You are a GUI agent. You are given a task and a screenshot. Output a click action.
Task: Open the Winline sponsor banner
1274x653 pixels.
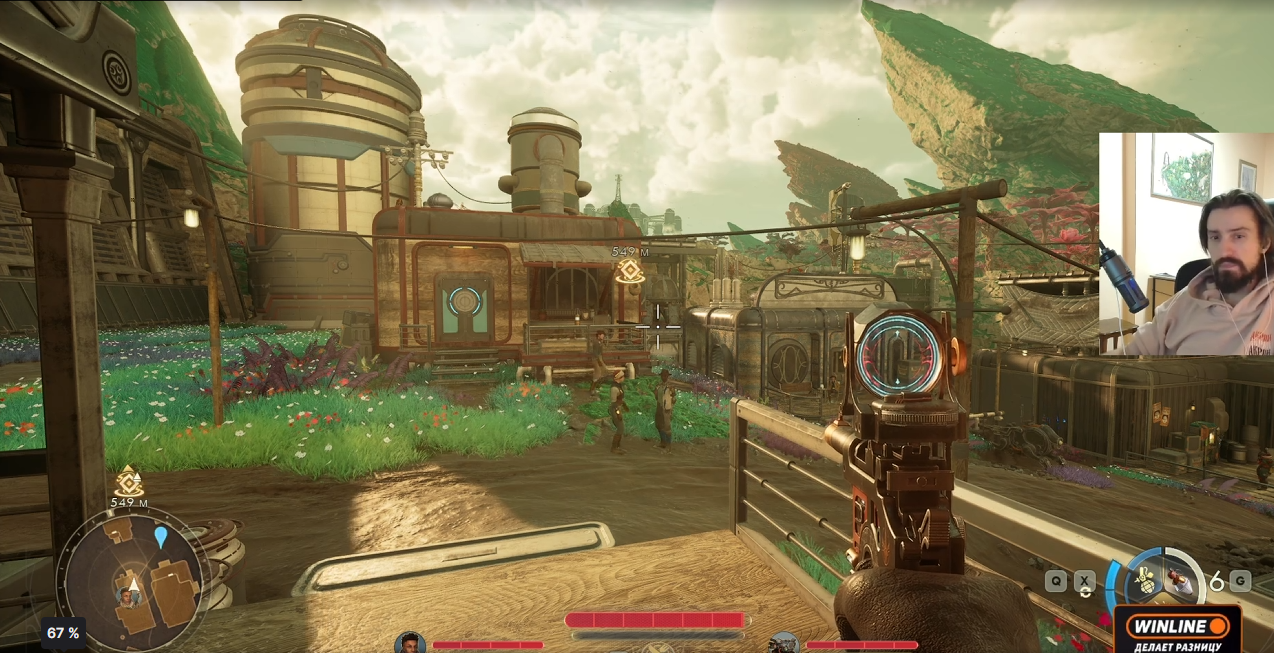coord(1177,630)
